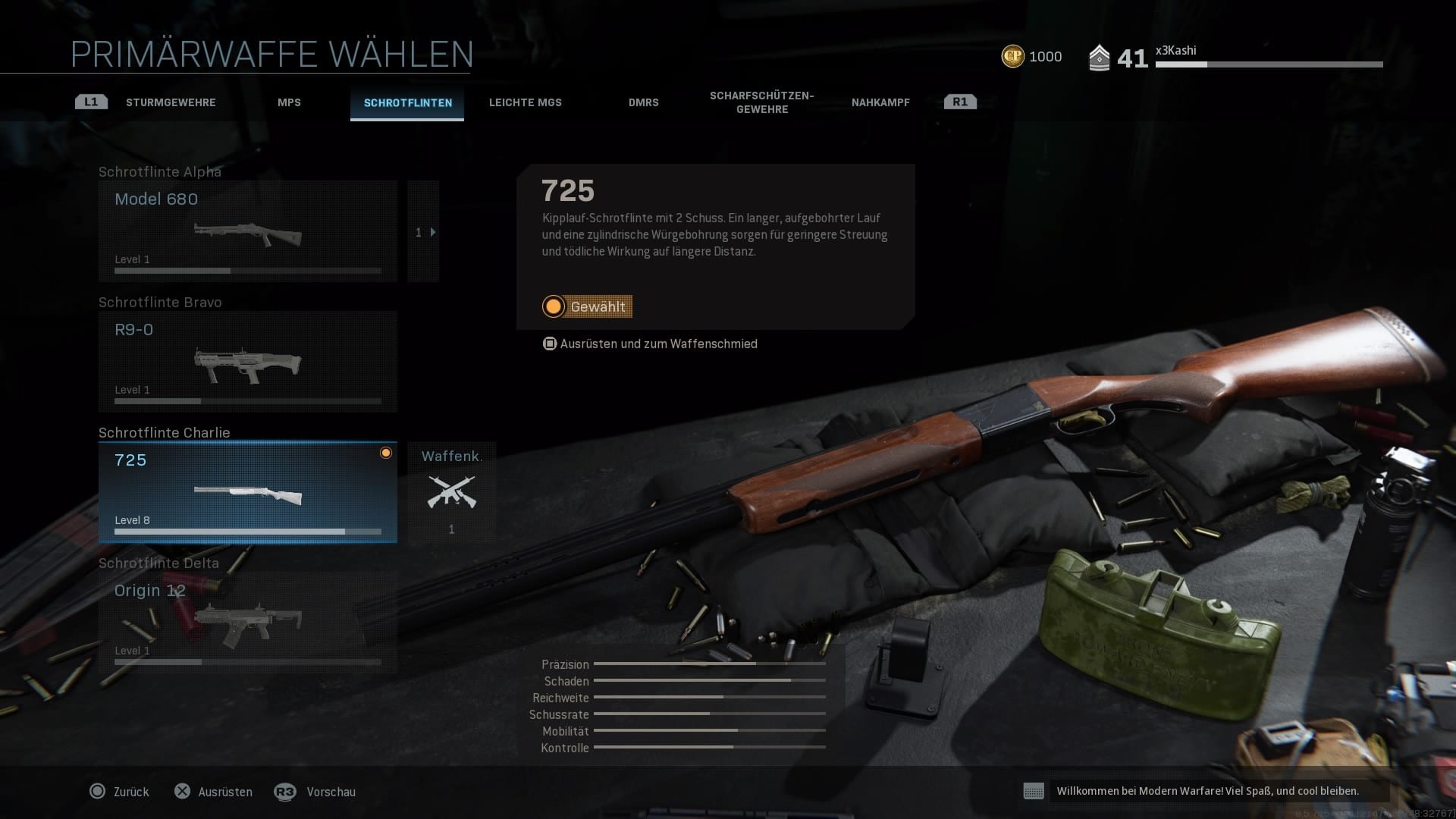Open the weapon Vorschau
Image resolution: width=1456 pixels, height=819 pixels.
click(315, 792)
